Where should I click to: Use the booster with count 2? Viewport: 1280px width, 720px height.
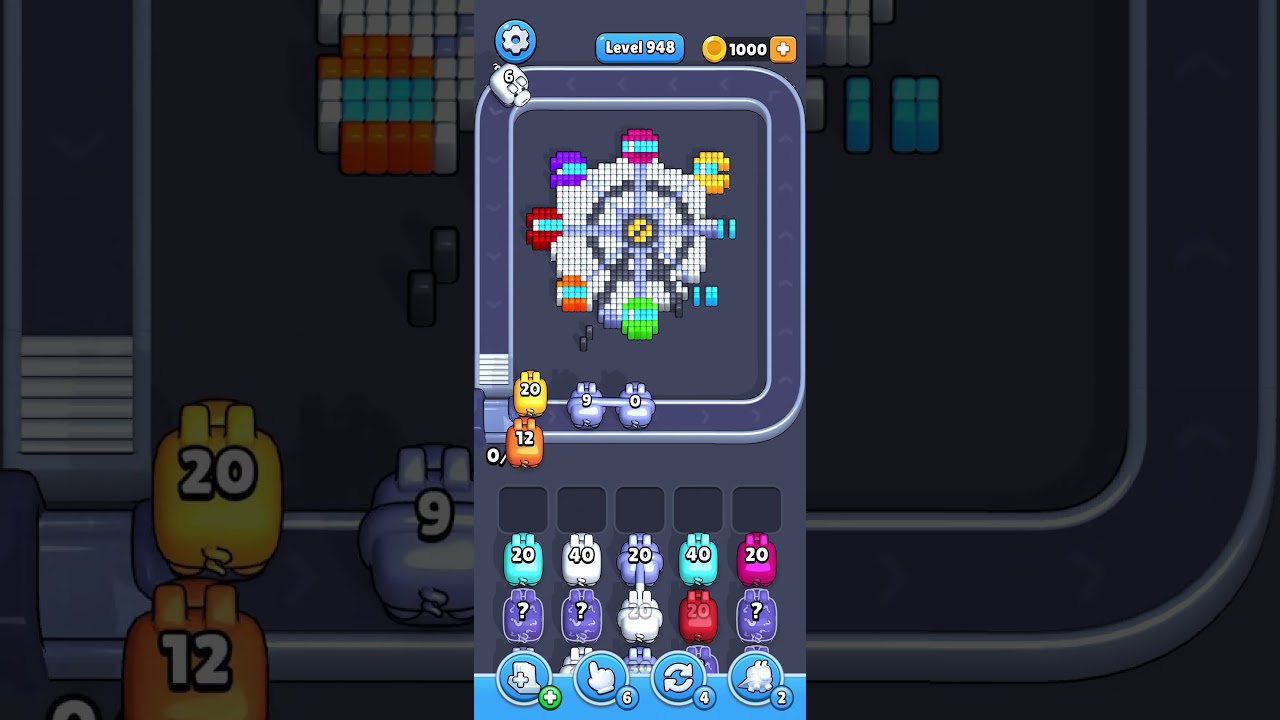tap(755, 680)
